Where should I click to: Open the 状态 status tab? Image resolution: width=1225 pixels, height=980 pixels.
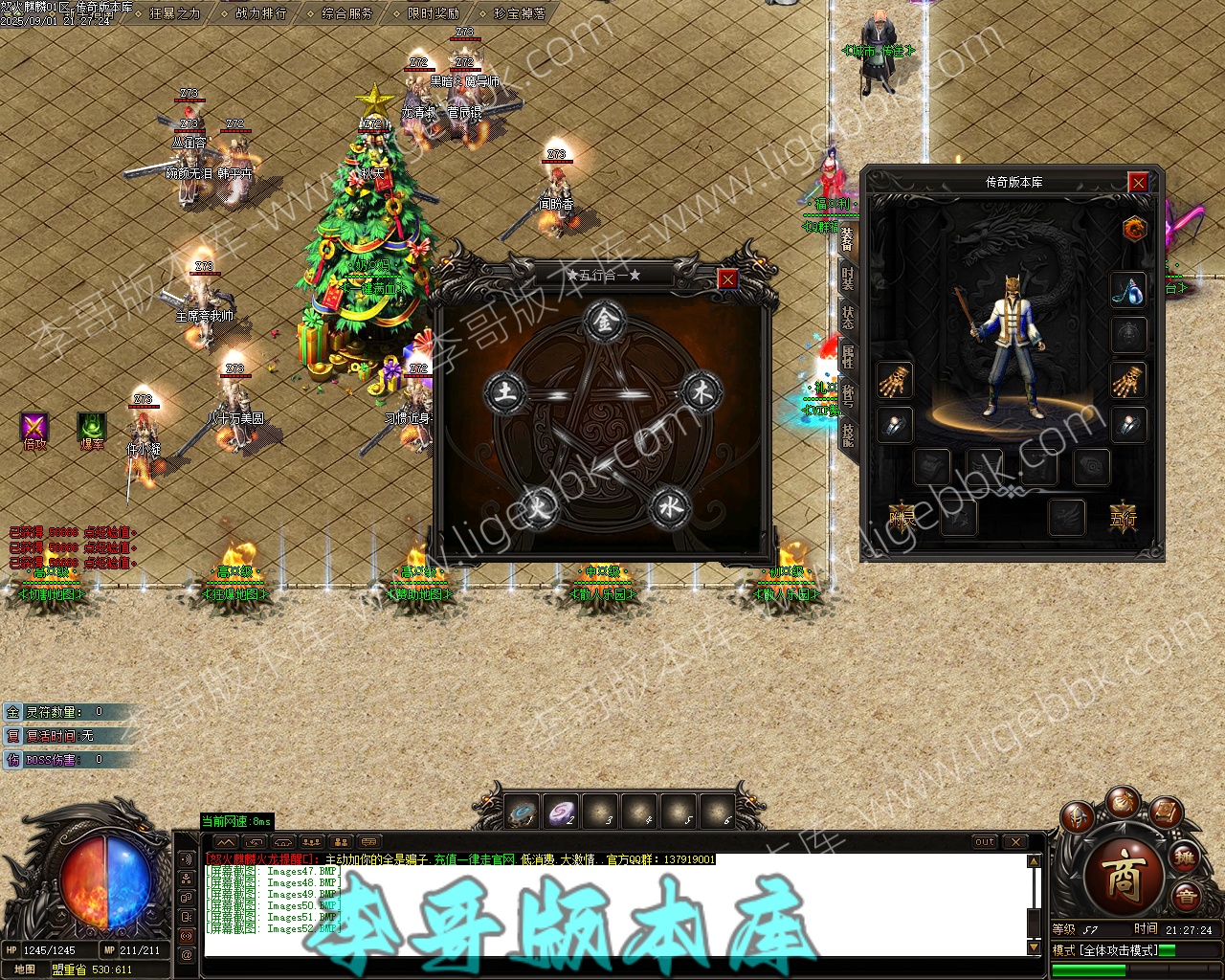(848, 317)
